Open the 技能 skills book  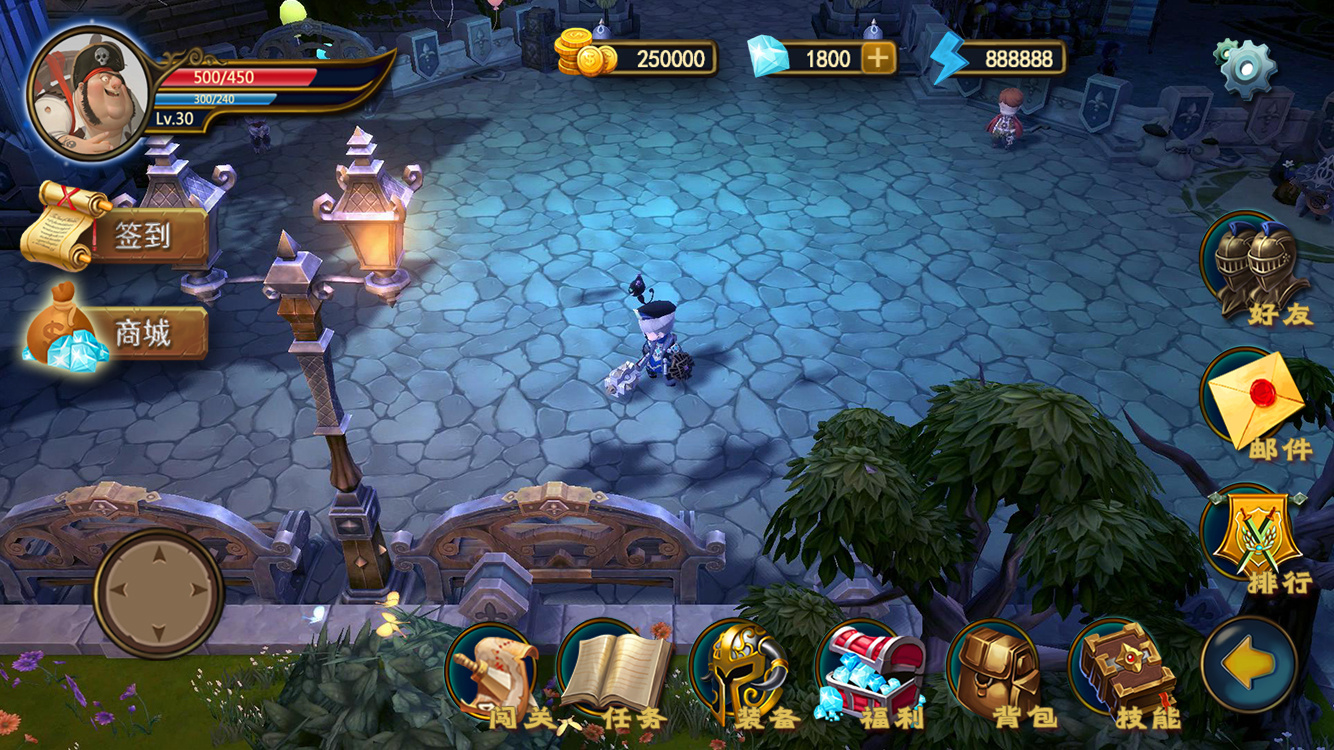pyautogui.click(x=1129, y=672)
